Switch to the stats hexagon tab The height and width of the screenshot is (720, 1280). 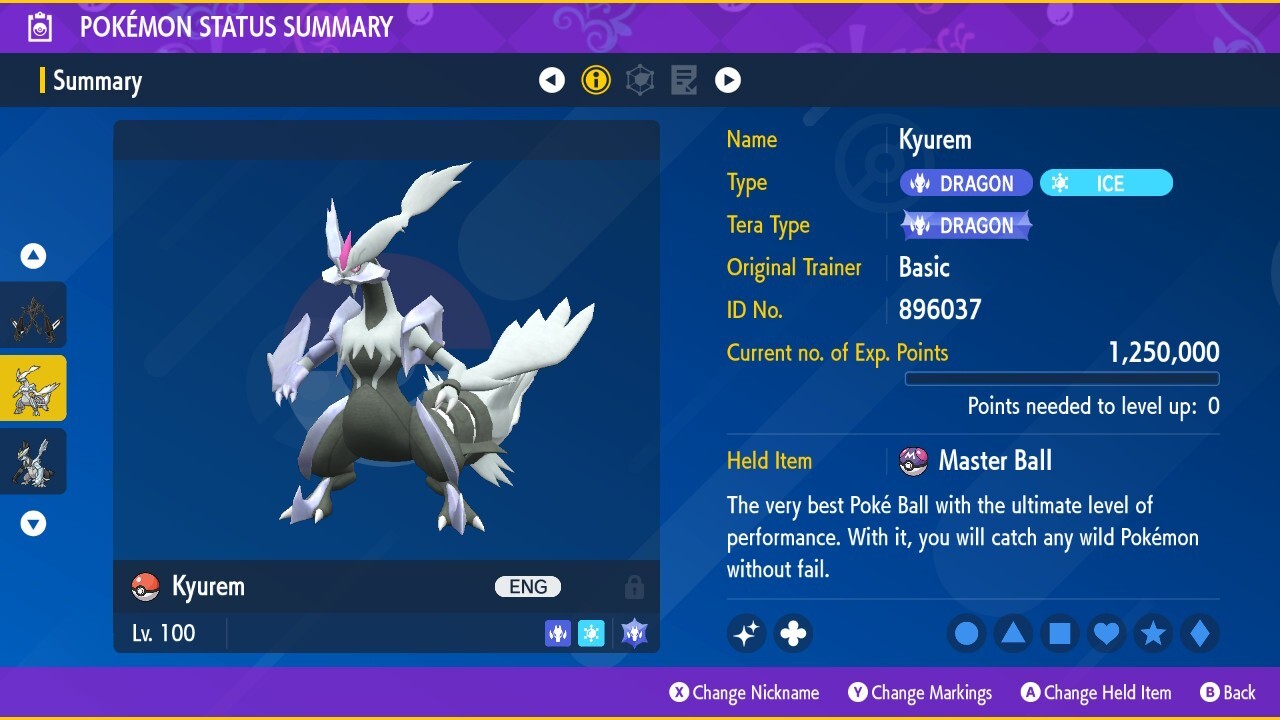(640, 80)
